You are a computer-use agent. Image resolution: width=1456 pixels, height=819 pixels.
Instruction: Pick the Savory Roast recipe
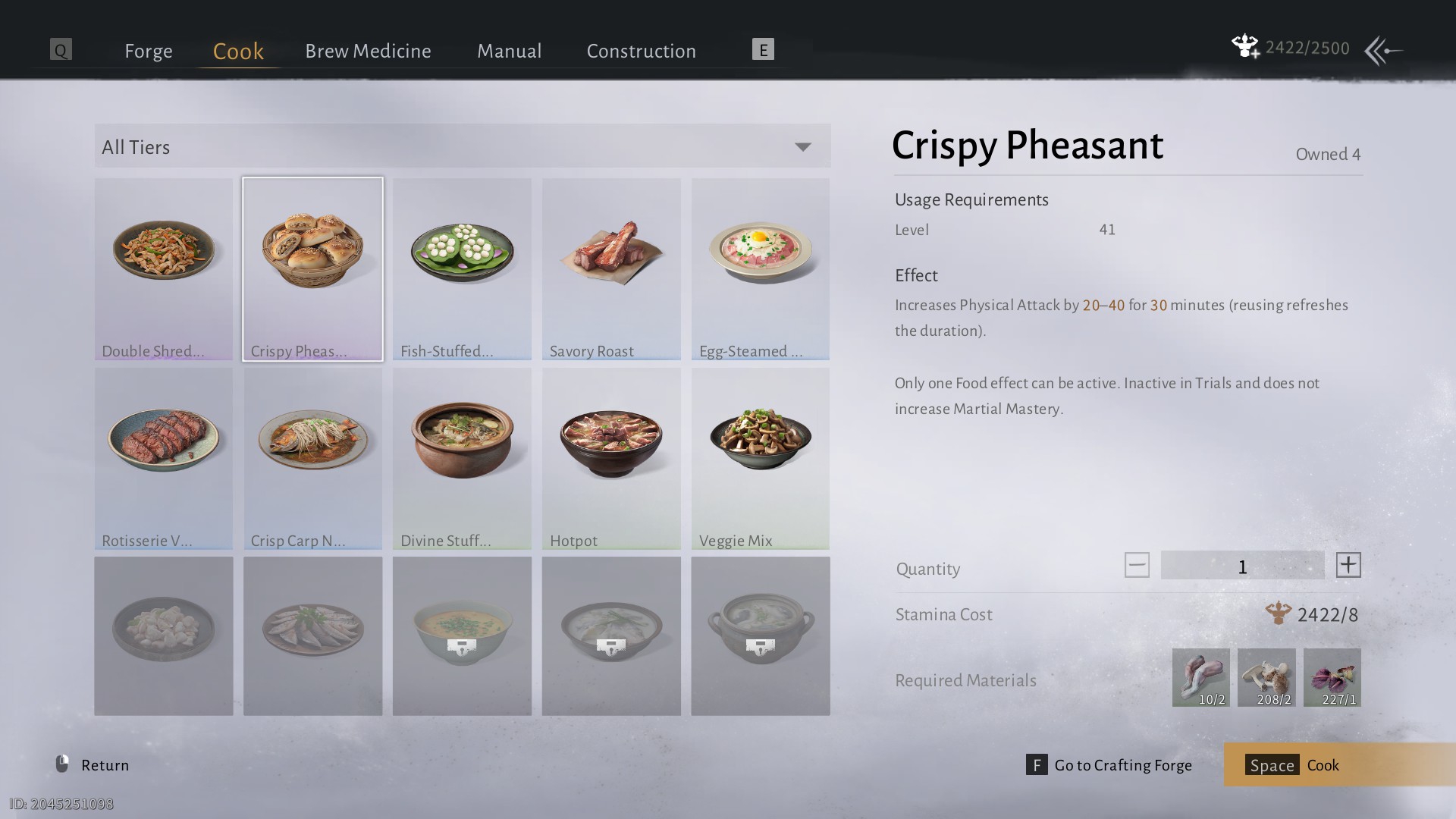click(x=611, y=268)
